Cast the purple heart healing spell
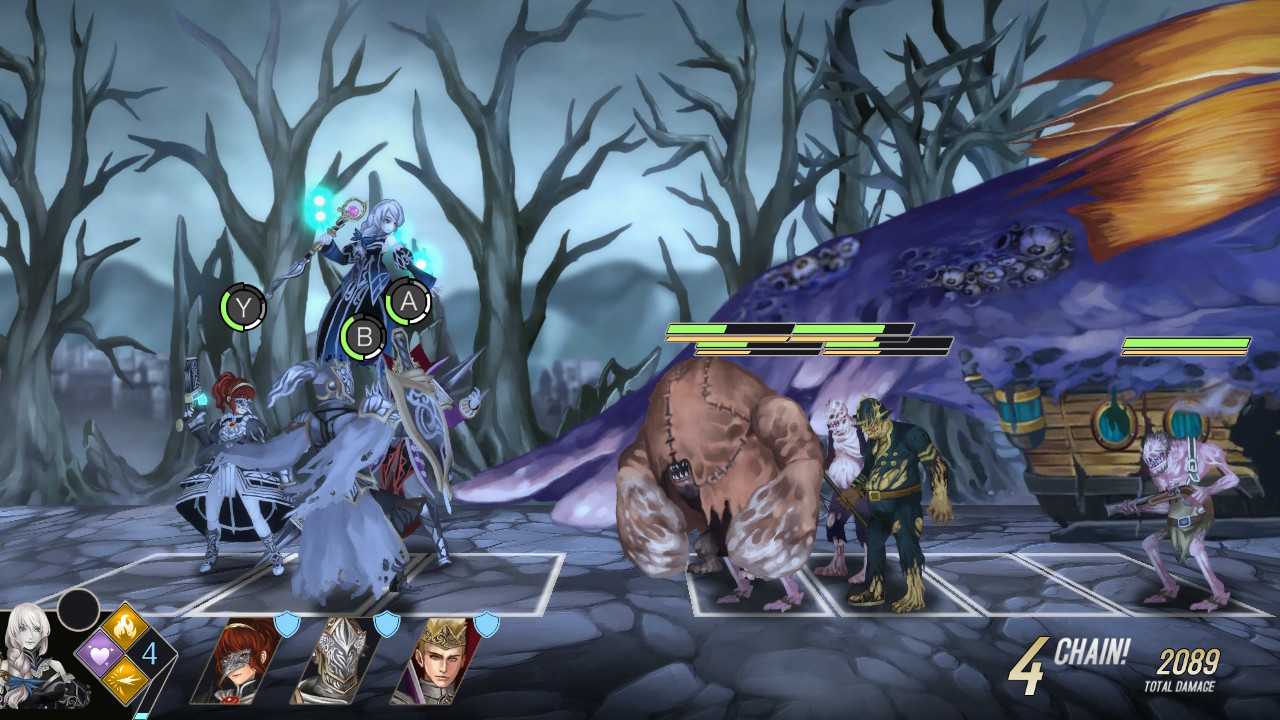Image resolution: width=1280 pixels, height=720 pixels. (99, 654)
